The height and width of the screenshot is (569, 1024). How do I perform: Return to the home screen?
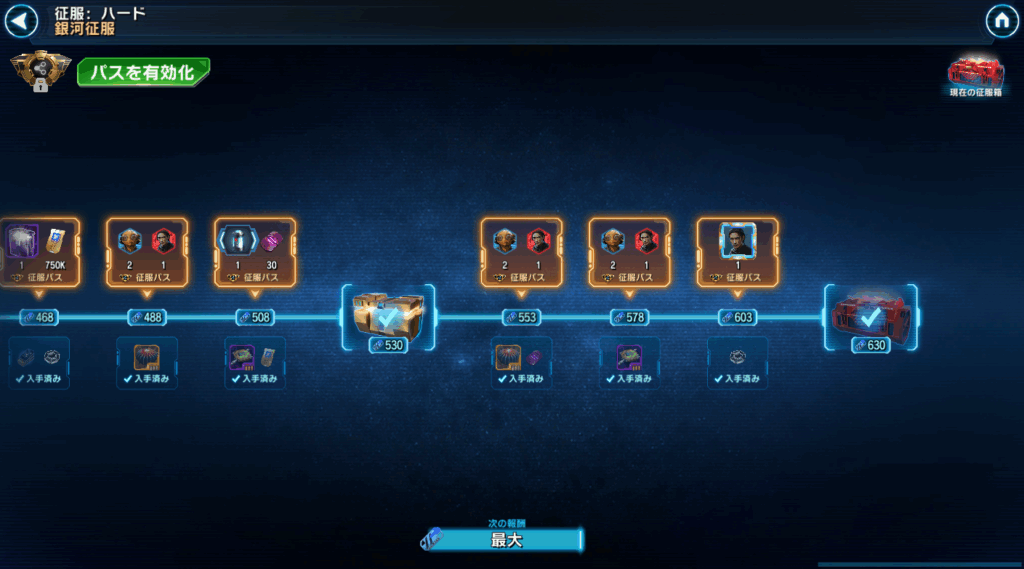click(1001, 21)
